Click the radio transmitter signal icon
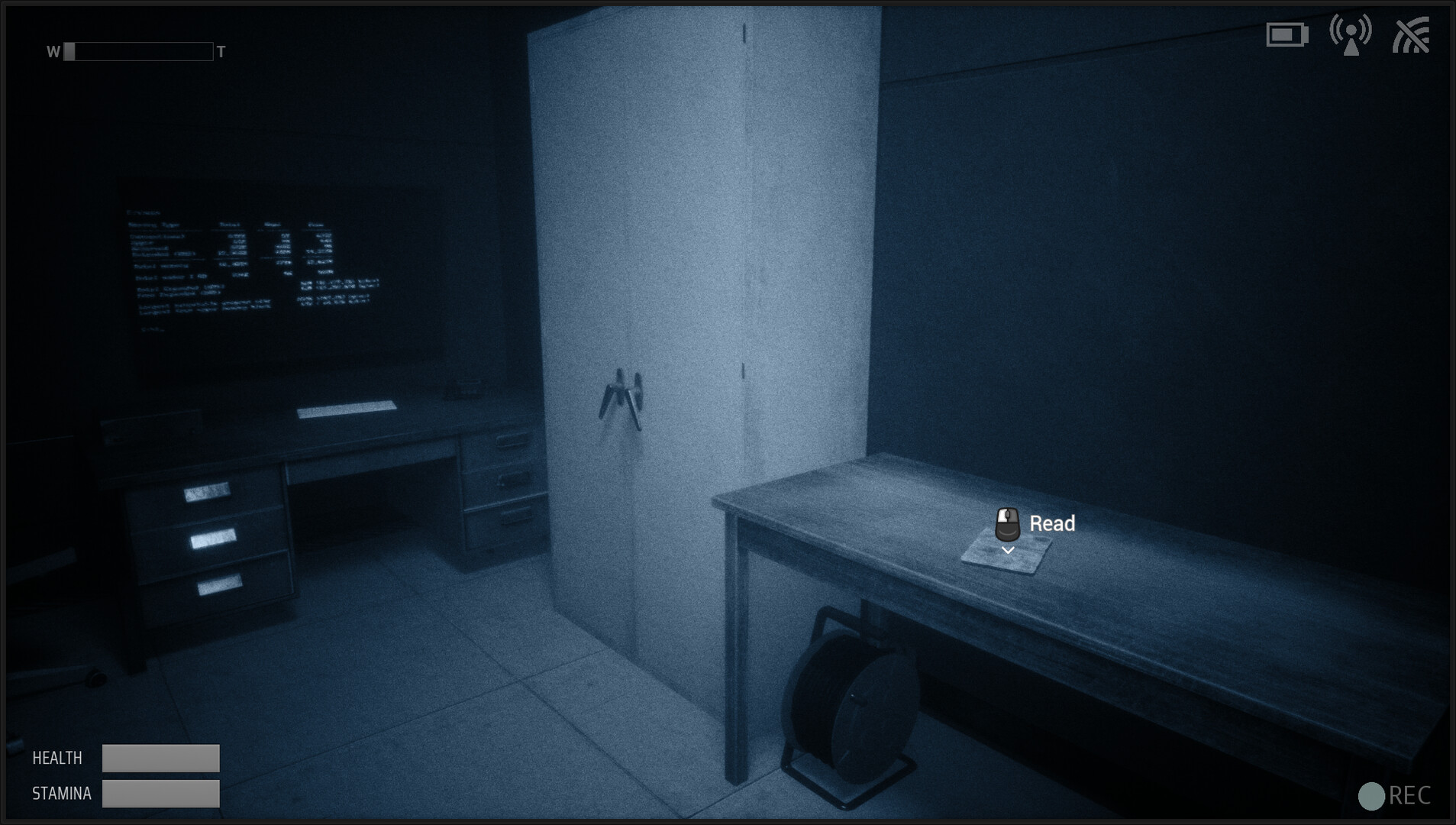This screenshot has width=1456, height=825. click(x=1351, y=34)
